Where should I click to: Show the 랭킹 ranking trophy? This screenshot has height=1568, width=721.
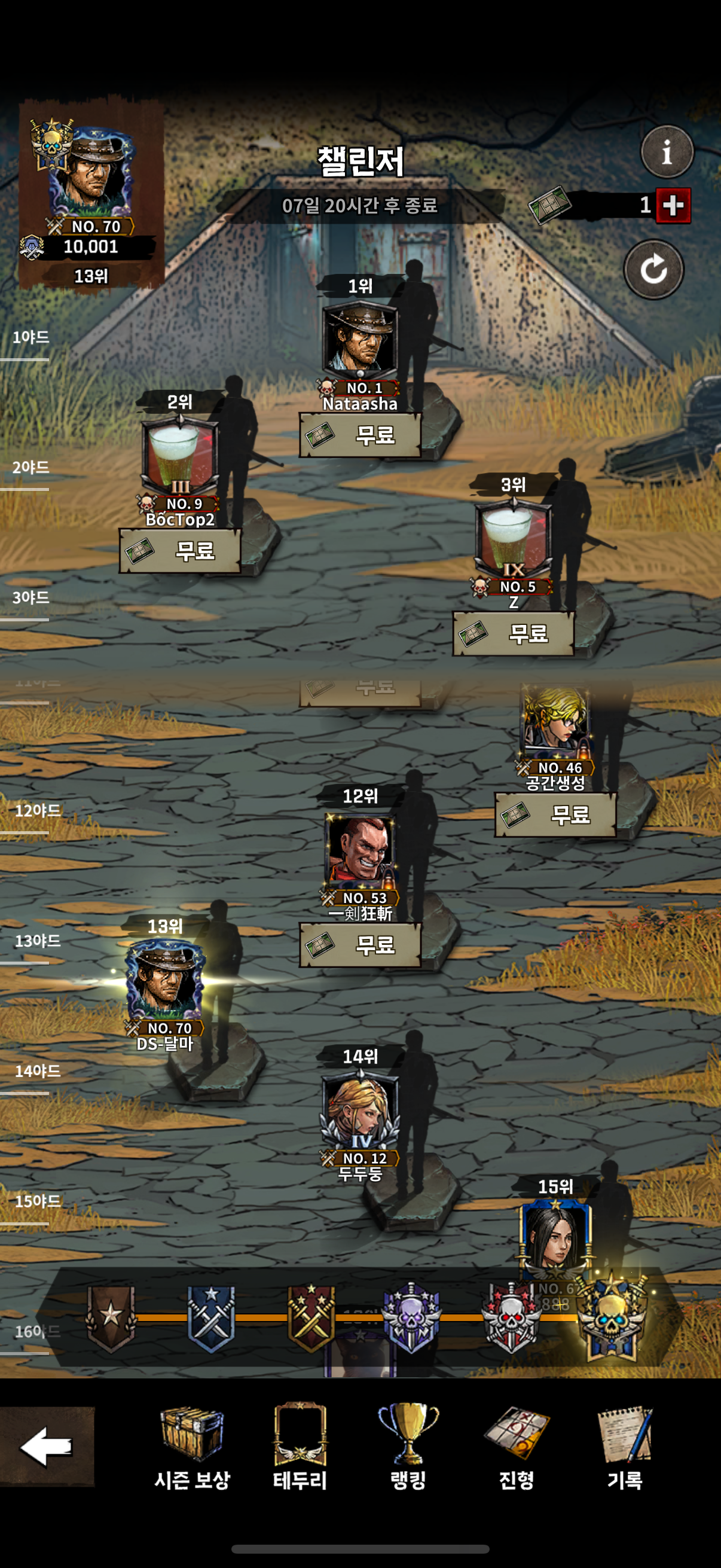(408, 1446)
